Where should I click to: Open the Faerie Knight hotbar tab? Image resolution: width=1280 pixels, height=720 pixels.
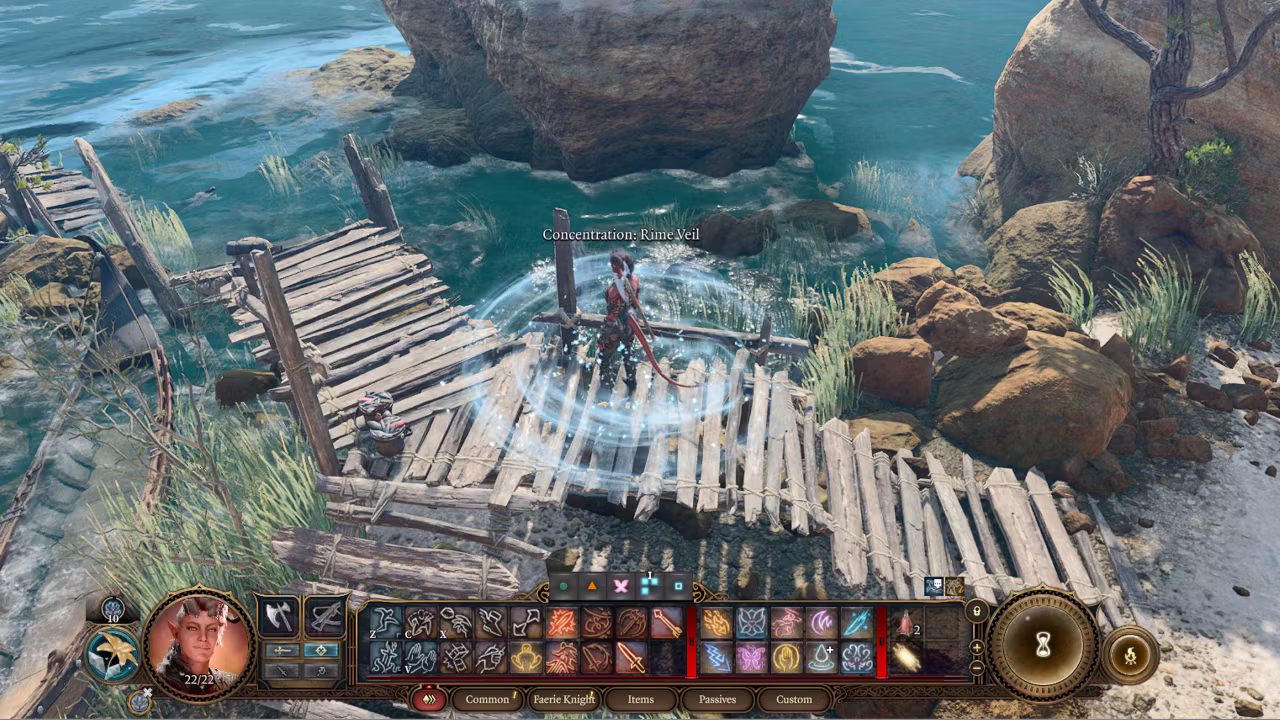point(565,699)
